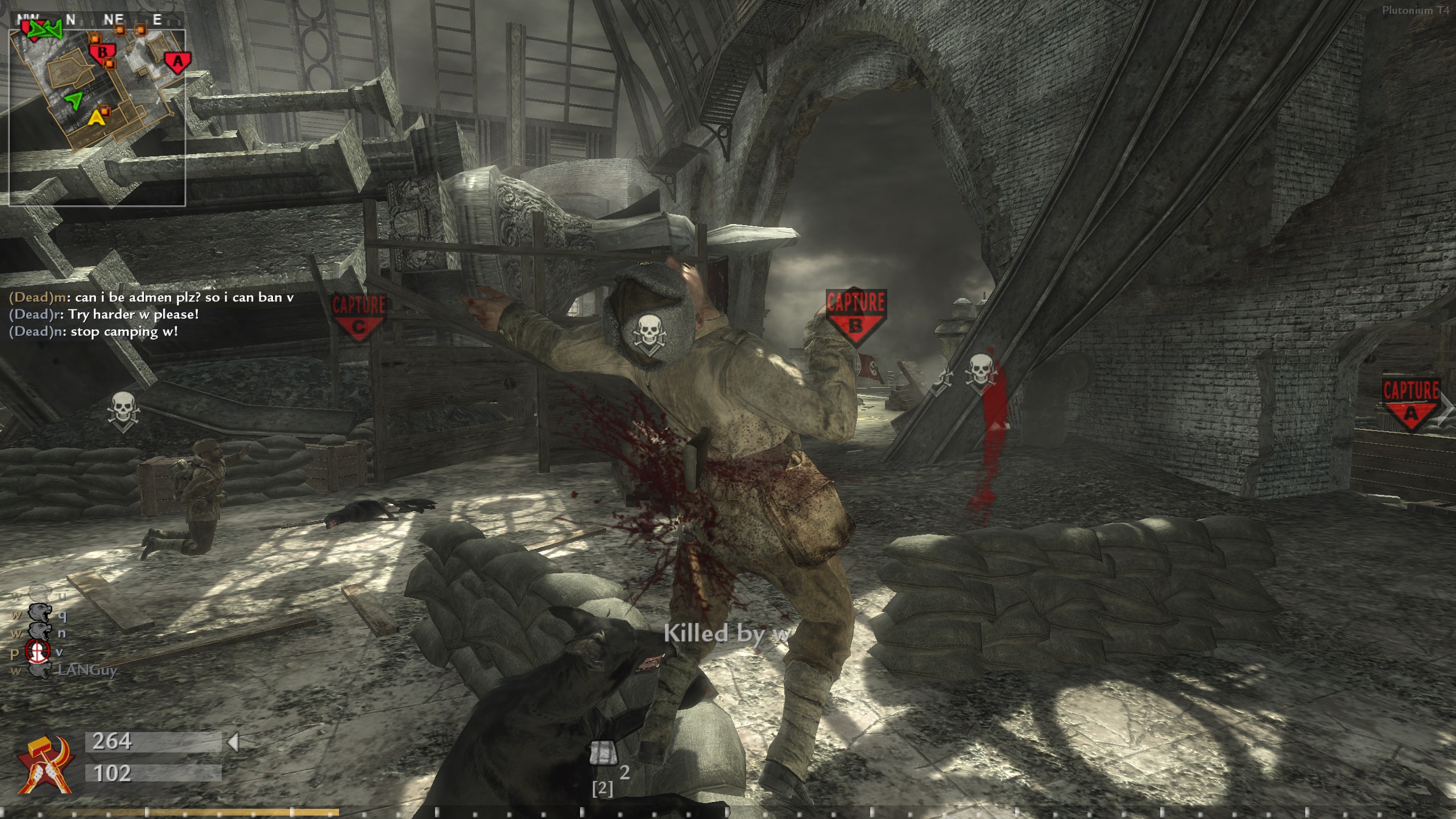Image resolution: width=1456 pixels, height=819 pixels.
Task: Click the LANGuy kill feed entry
Action: [x=87, y=670]
